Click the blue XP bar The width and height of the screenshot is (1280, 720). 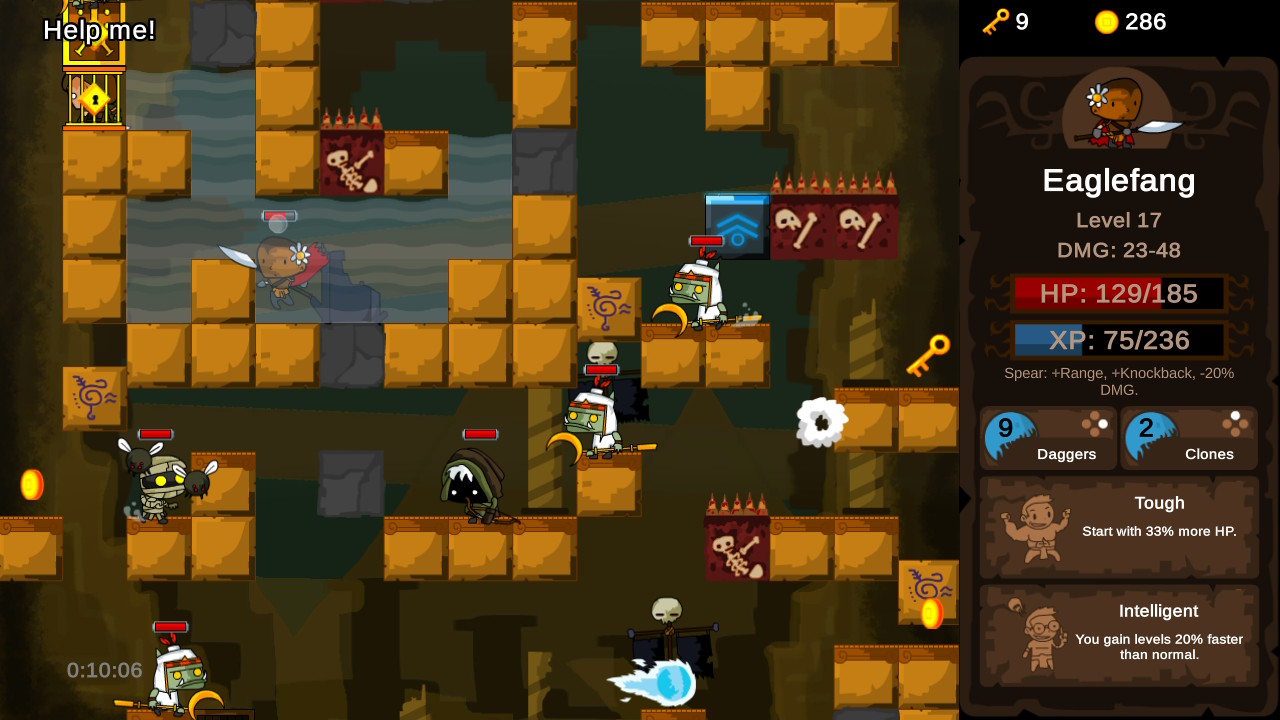(1119, 340)
